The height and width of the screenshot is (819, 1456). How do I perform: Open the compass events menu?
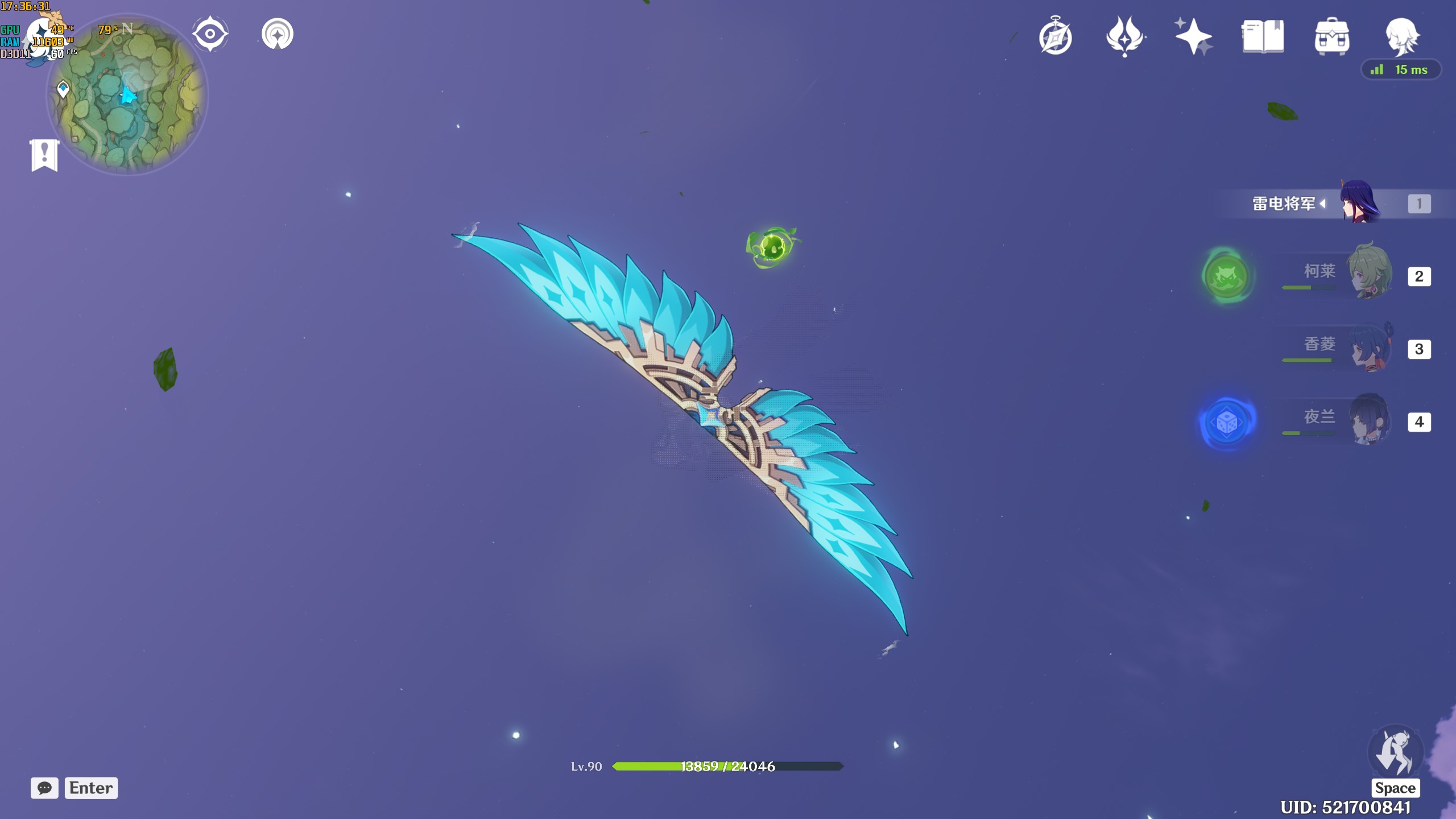pos(1056,36)
